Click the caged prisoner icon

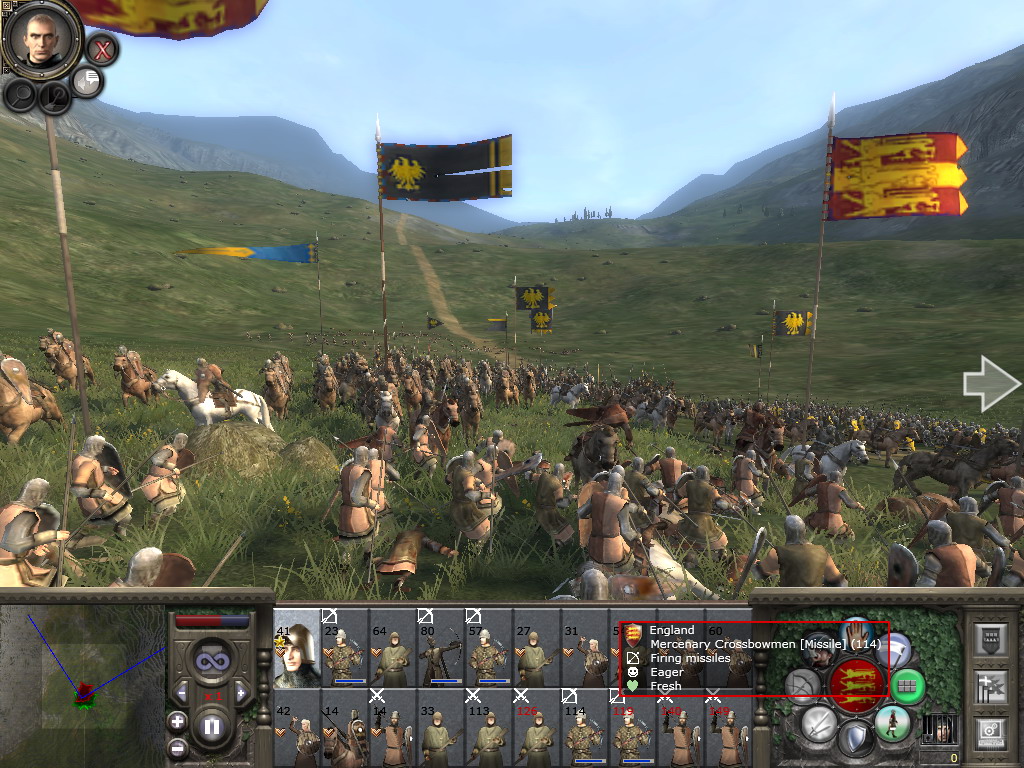(x=936, y=728)
